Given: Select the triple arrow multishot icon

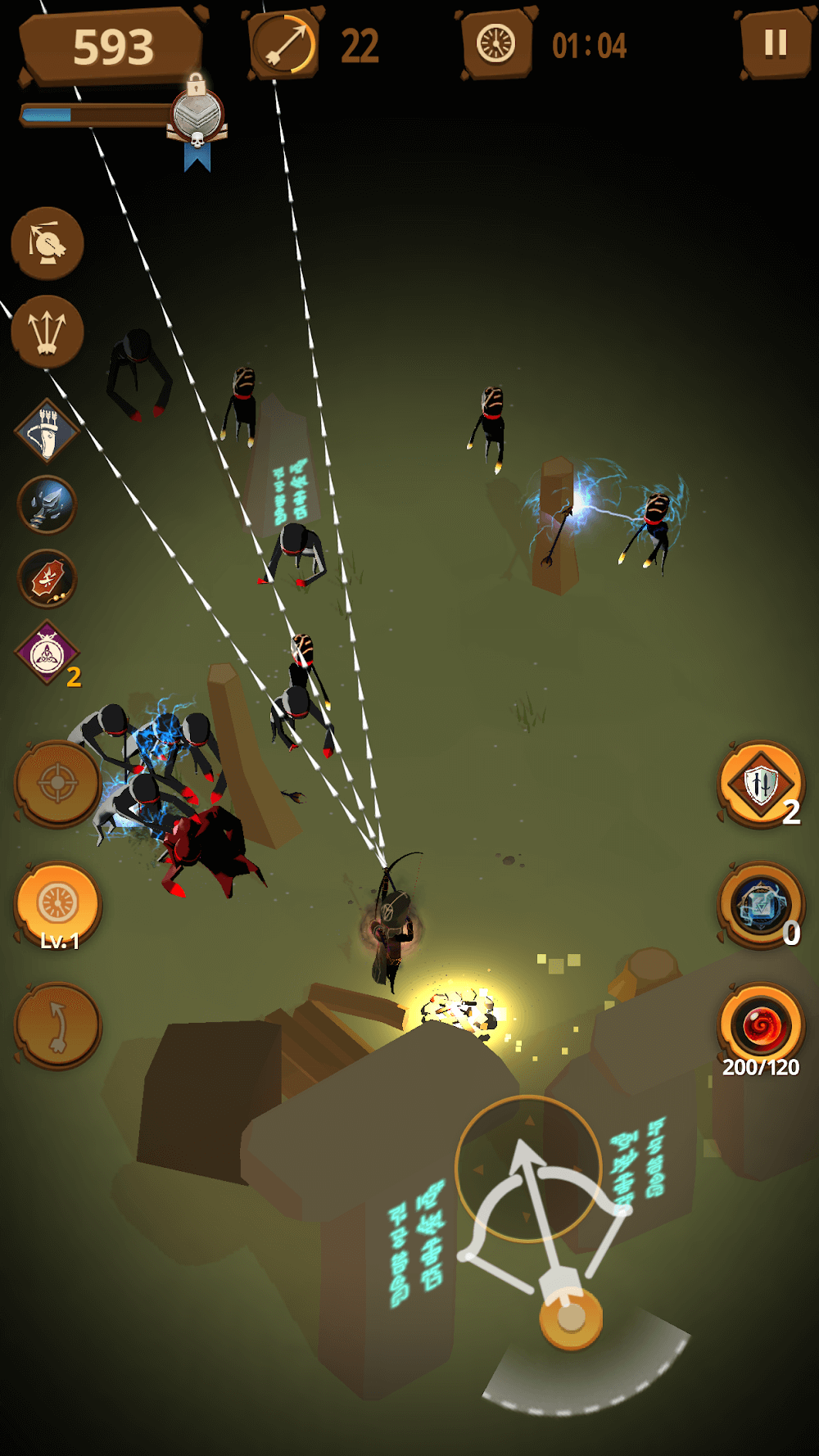Looking at the screenshot, I should [x=48, y=331].
